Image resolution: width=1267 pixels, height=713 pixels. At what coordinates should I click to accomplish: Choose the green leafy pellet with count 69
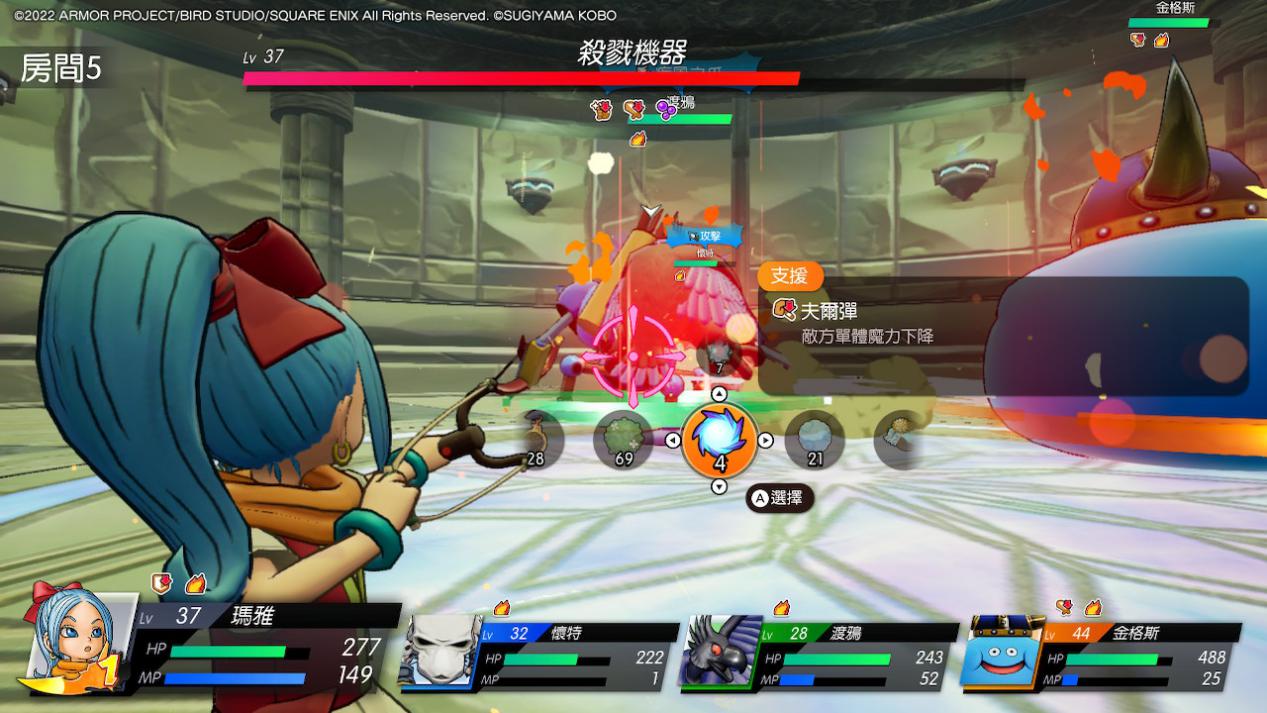coord(623,440)
